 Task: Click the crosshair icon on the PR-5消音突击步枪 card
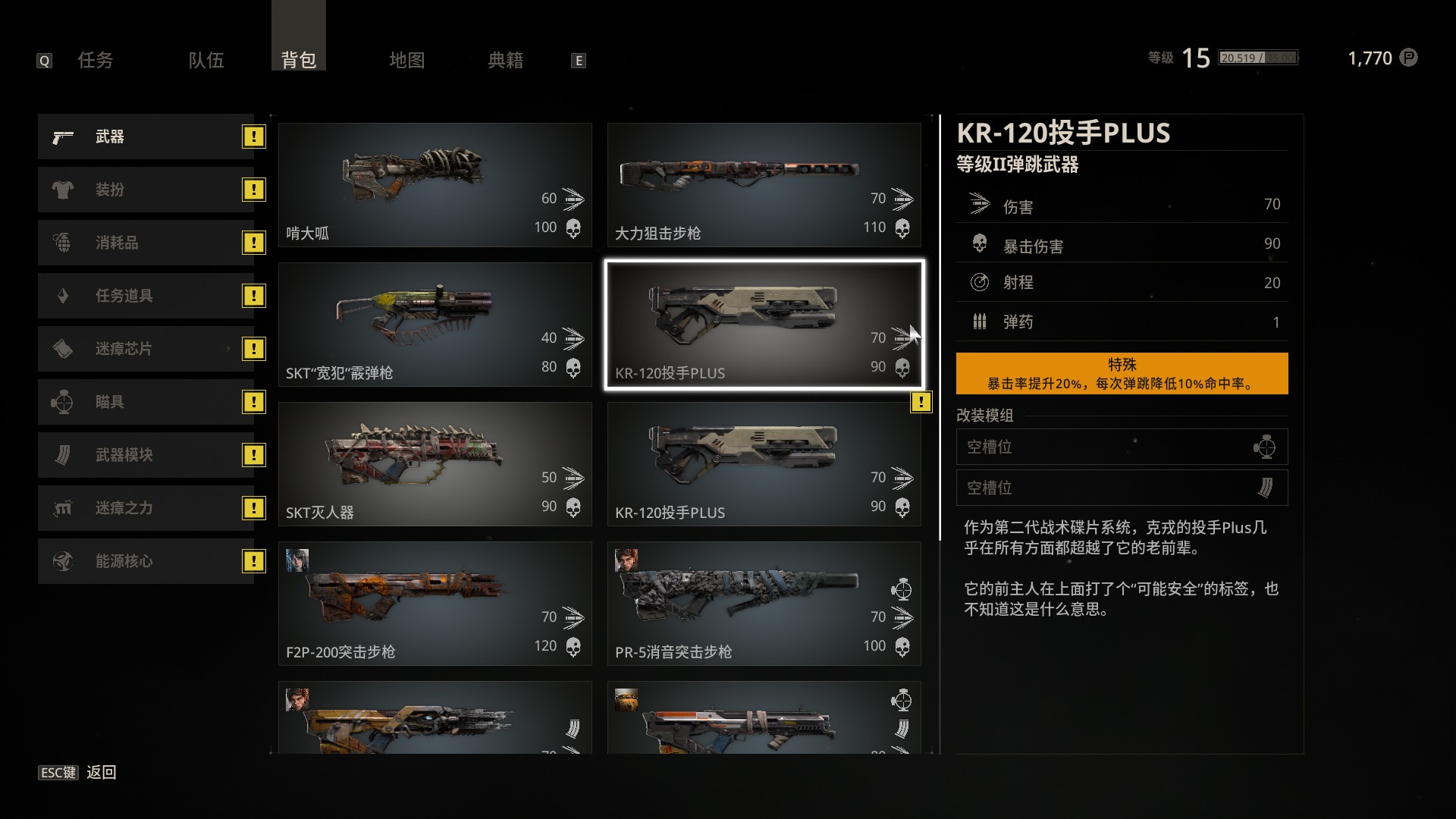(x=902, y=589)
